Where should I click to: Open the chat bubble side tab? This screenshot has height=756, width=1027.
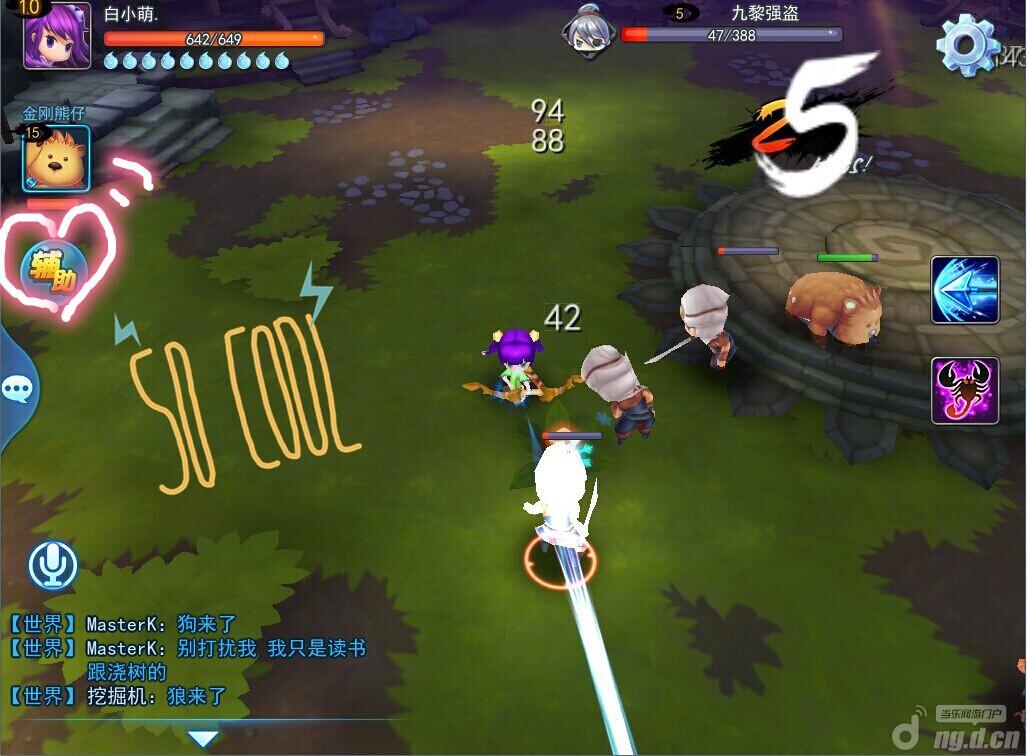(17, 387)
